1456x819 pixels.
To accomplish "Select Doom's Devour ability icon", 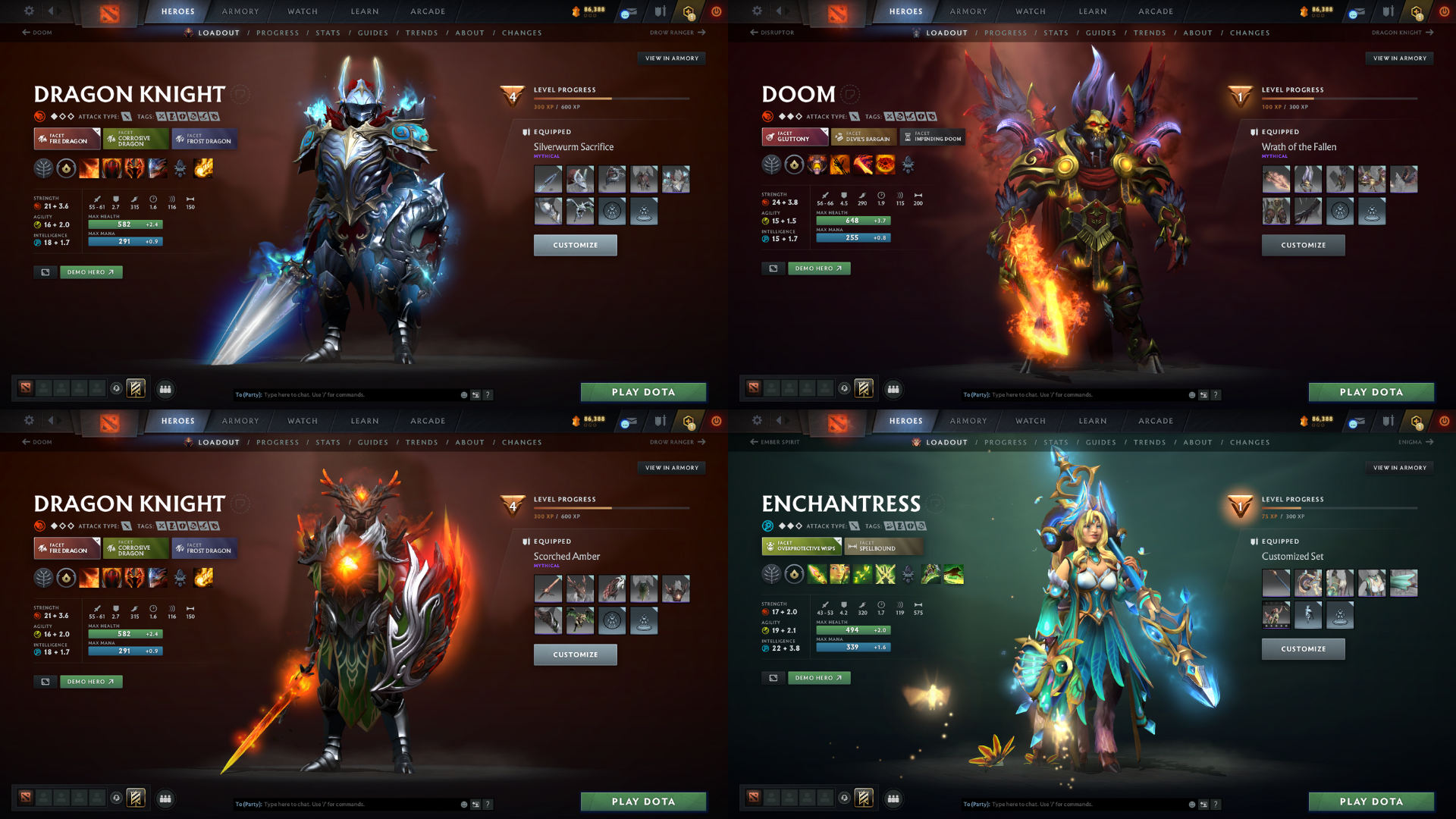I will point(817,165).
